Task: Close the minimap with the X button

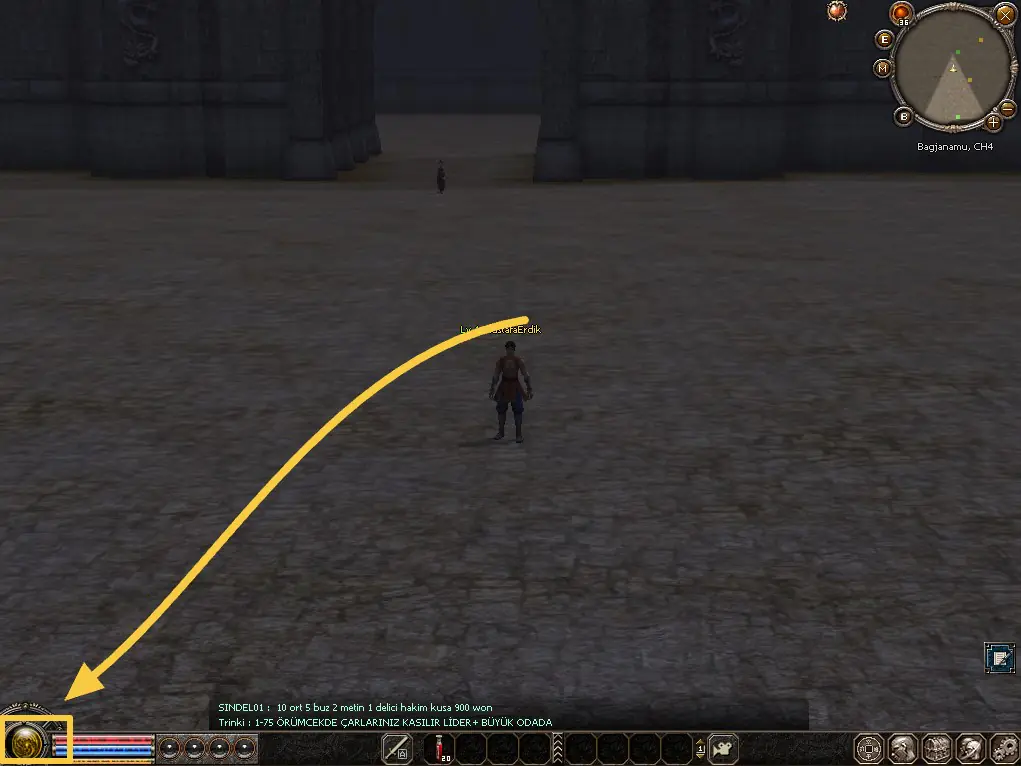Action: pos(1005,14)
